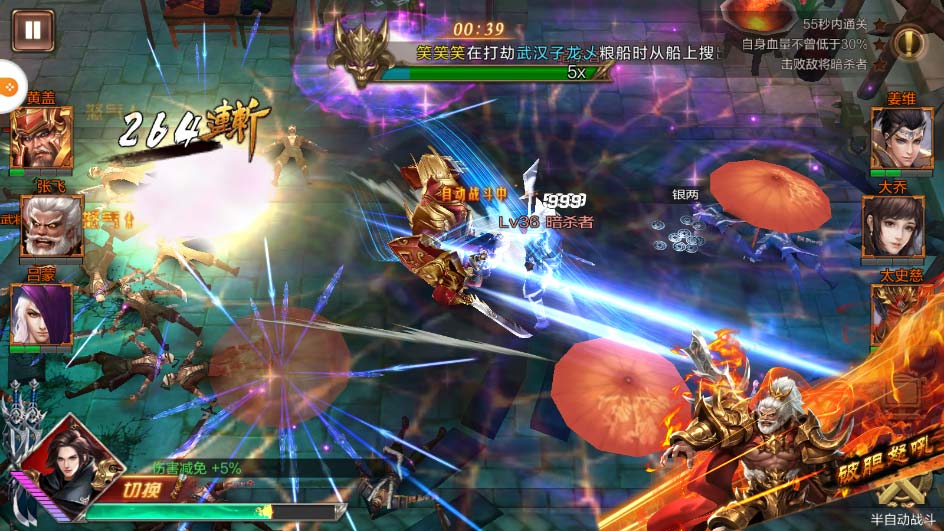Select the 黄盖 hero portrait
The height and width of the screenshot is (531, 944).
(40, 138)
